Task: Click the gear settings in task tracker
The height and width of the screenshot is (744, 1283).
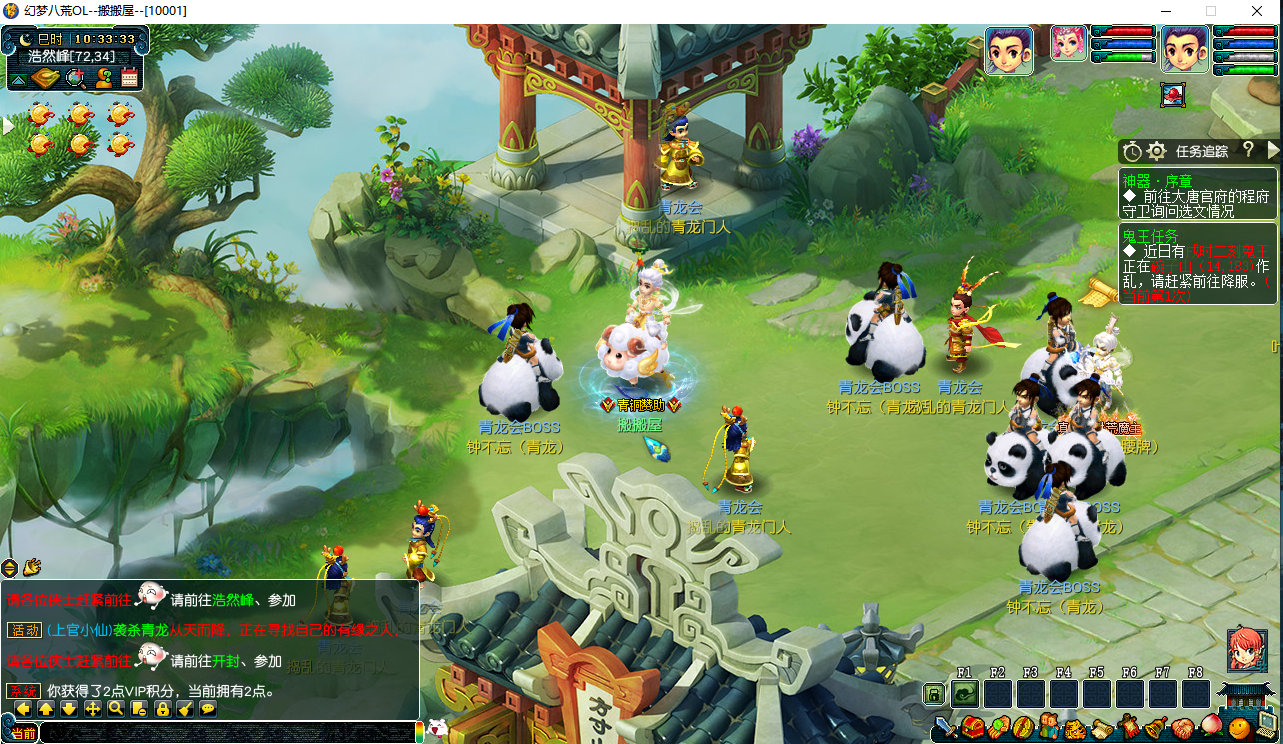Action: point(1157,152)
